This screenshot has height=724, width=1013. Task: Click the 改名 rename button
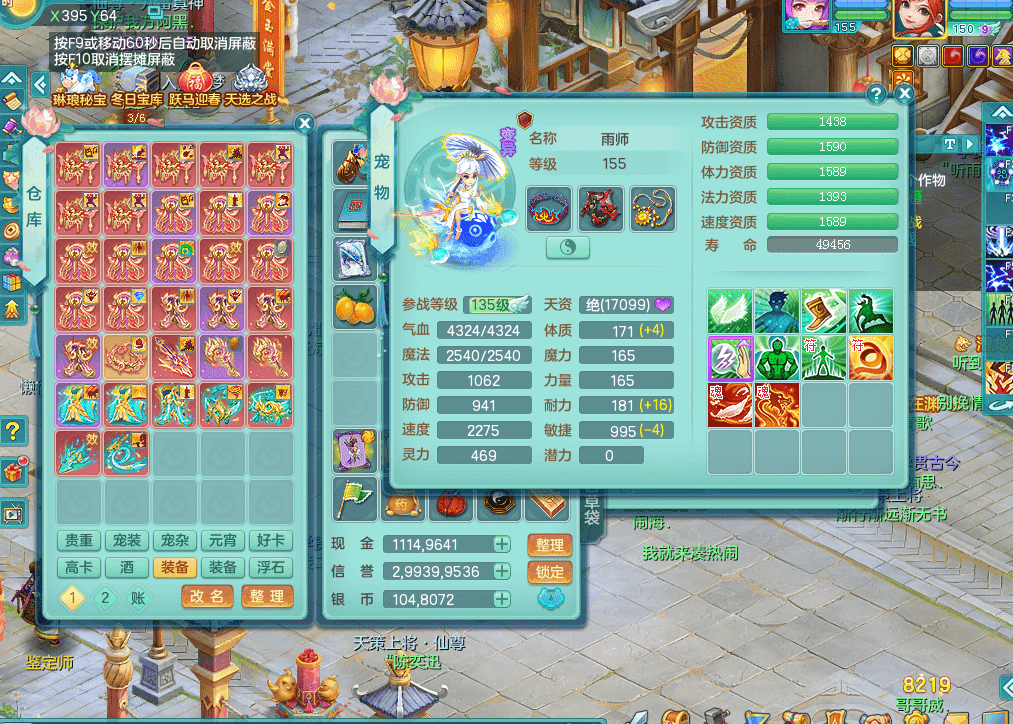(207, 597)
